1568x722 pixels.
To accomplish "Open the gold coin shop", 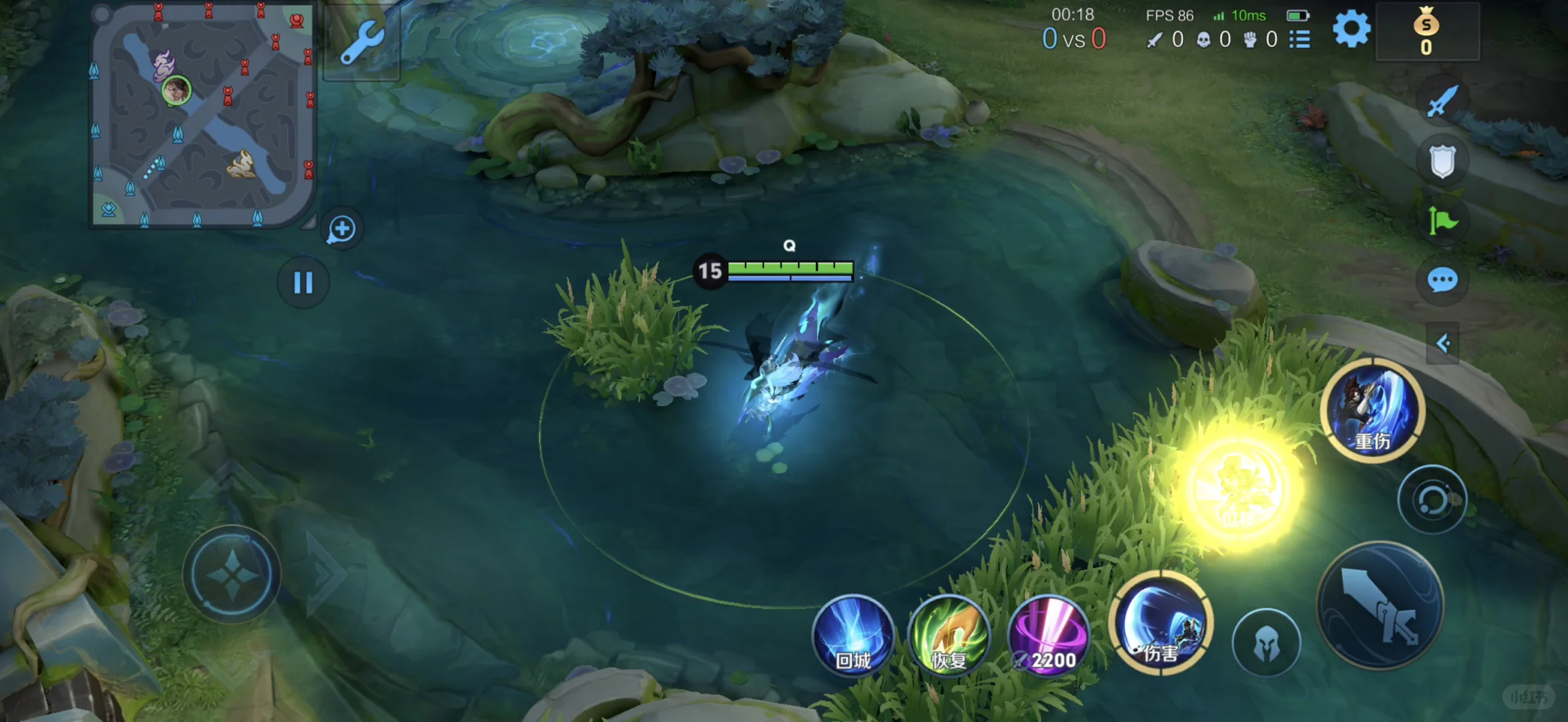I will tap(1426, 32).
